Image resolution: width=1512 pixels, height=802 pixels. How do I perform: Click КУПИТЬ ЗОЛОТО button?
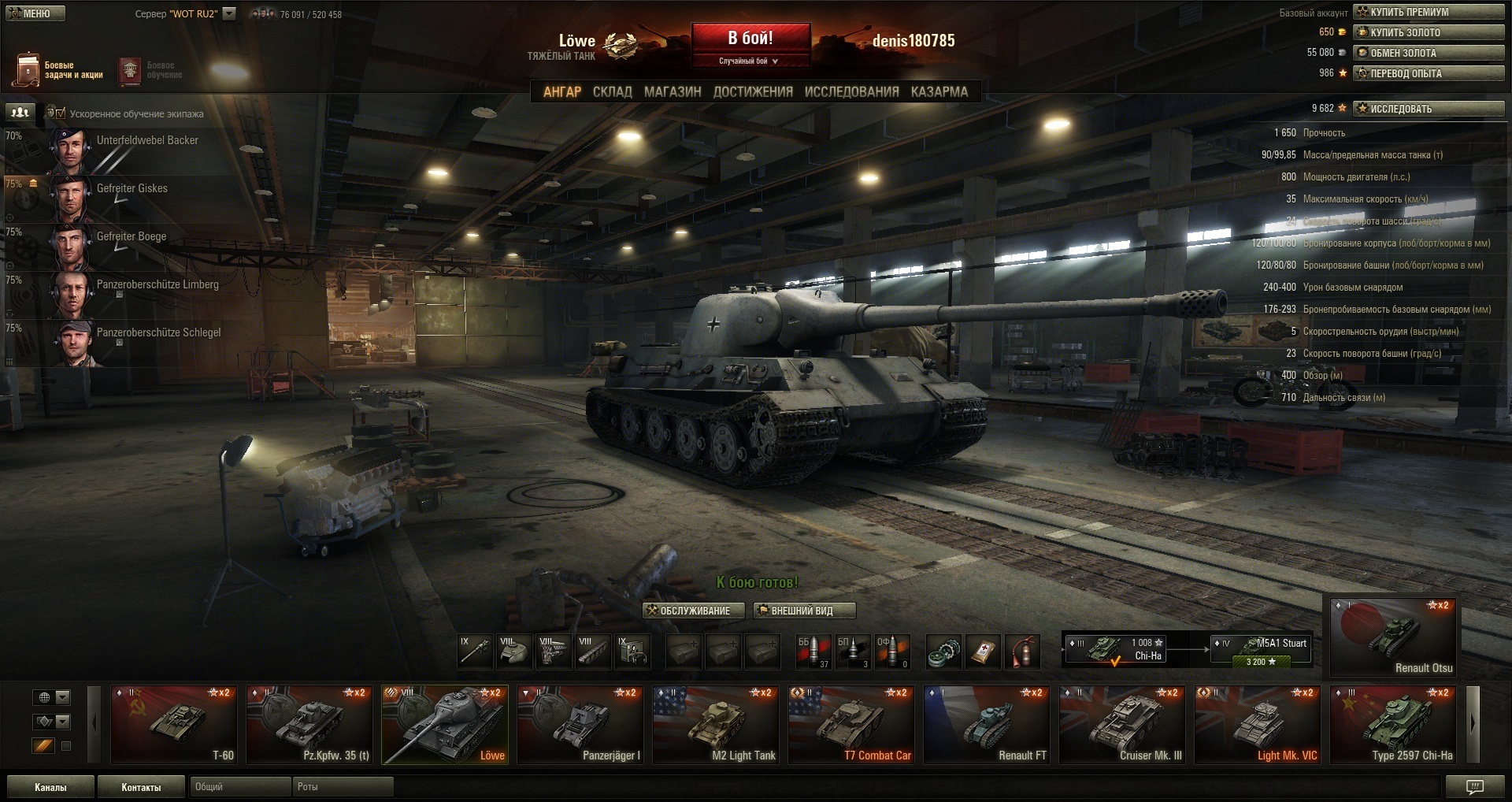(1429, 32)
